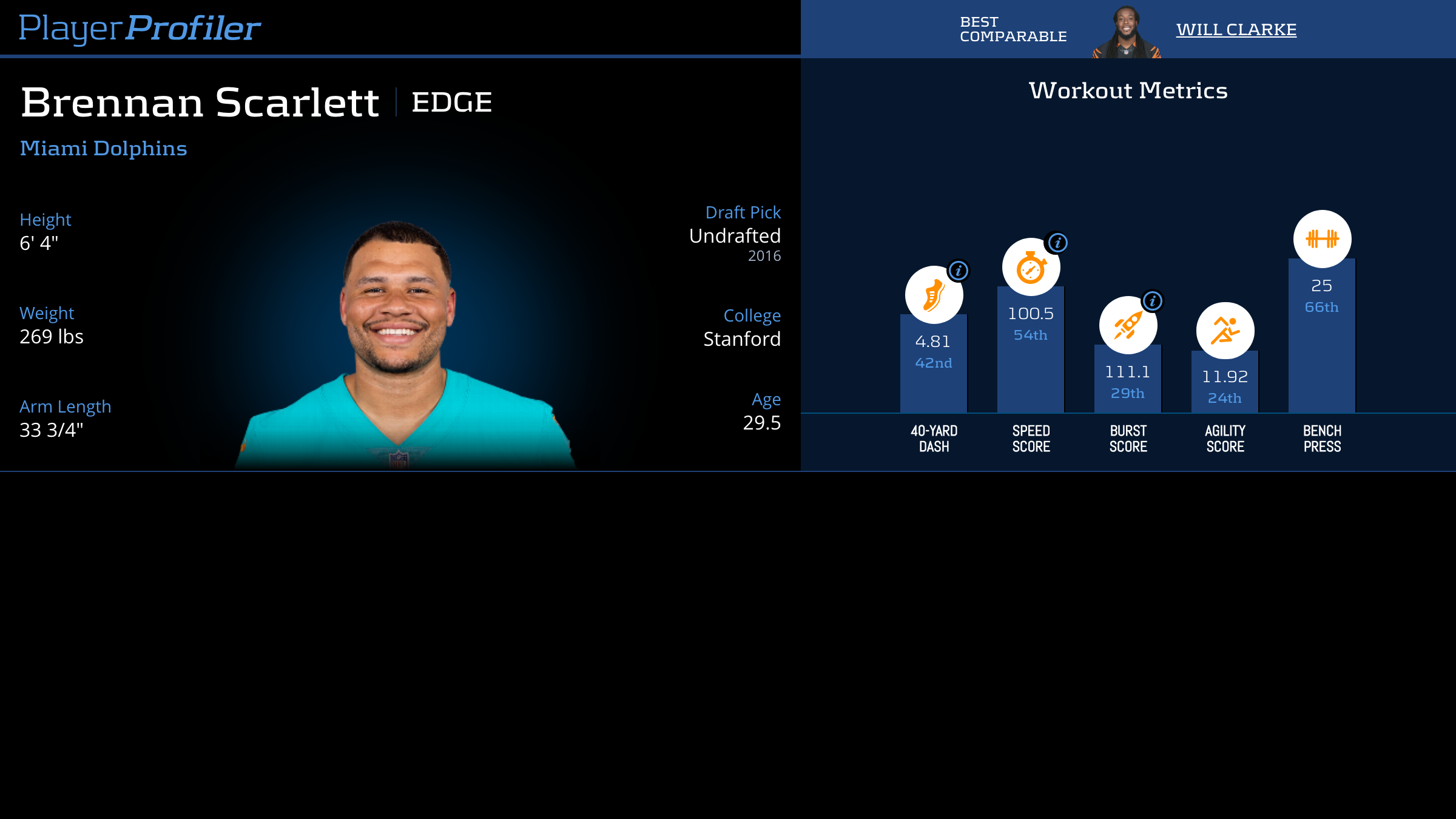The image size is (1456, 819).
Task: Open the PlayerProfiler home logo
Action: click(140, 28)
